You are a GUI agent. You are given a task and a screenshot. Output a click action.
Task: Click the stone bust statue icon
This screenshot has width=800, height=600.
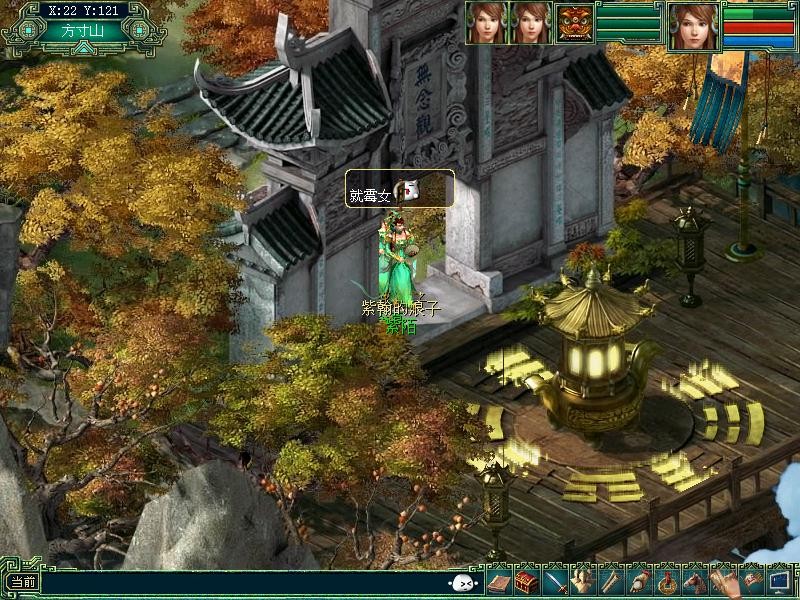coord(583,581)
